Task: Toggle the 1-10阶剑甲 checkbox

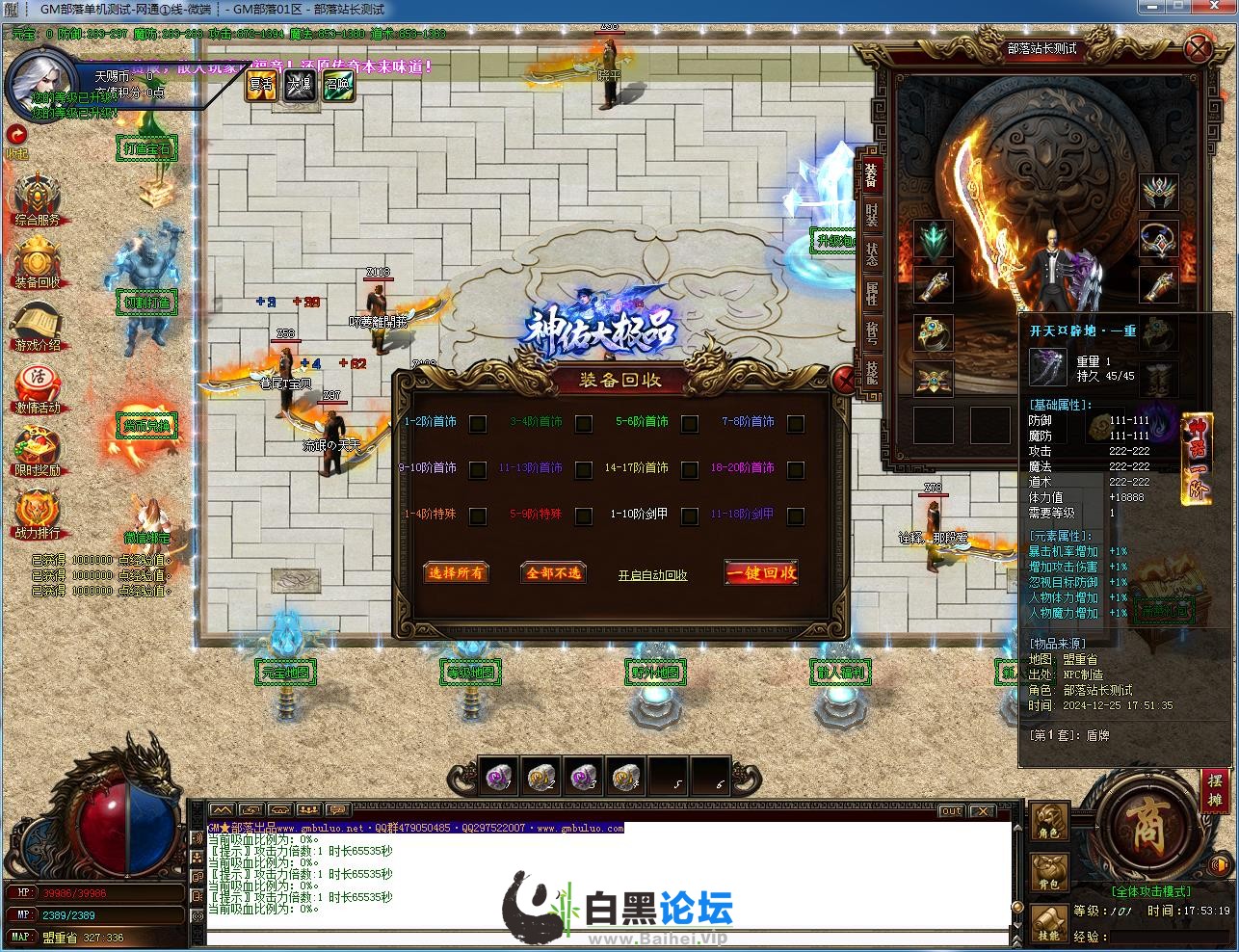Action: [689, 516]
